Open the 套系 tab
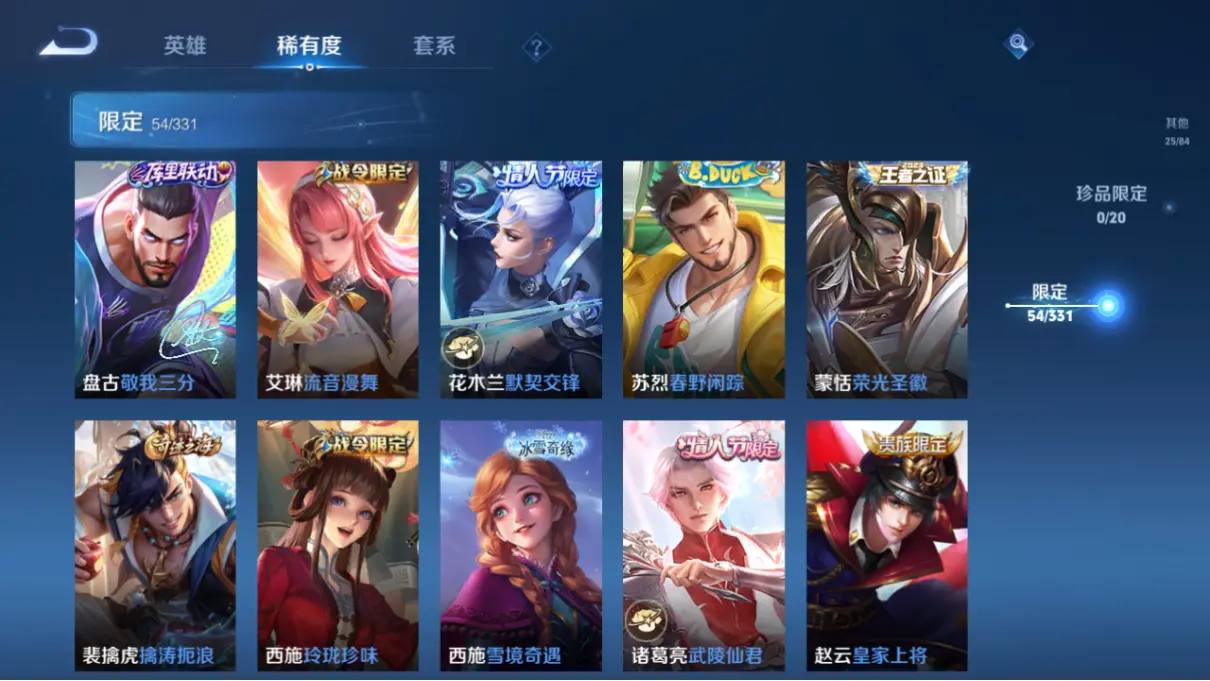This screenshot has height=681, width=1210. (x=434, y=46)
